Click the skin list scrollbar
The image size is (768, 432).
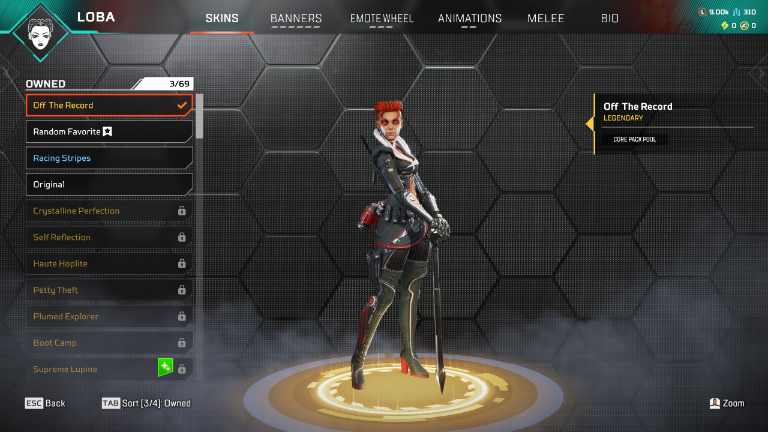pos(199,115)
